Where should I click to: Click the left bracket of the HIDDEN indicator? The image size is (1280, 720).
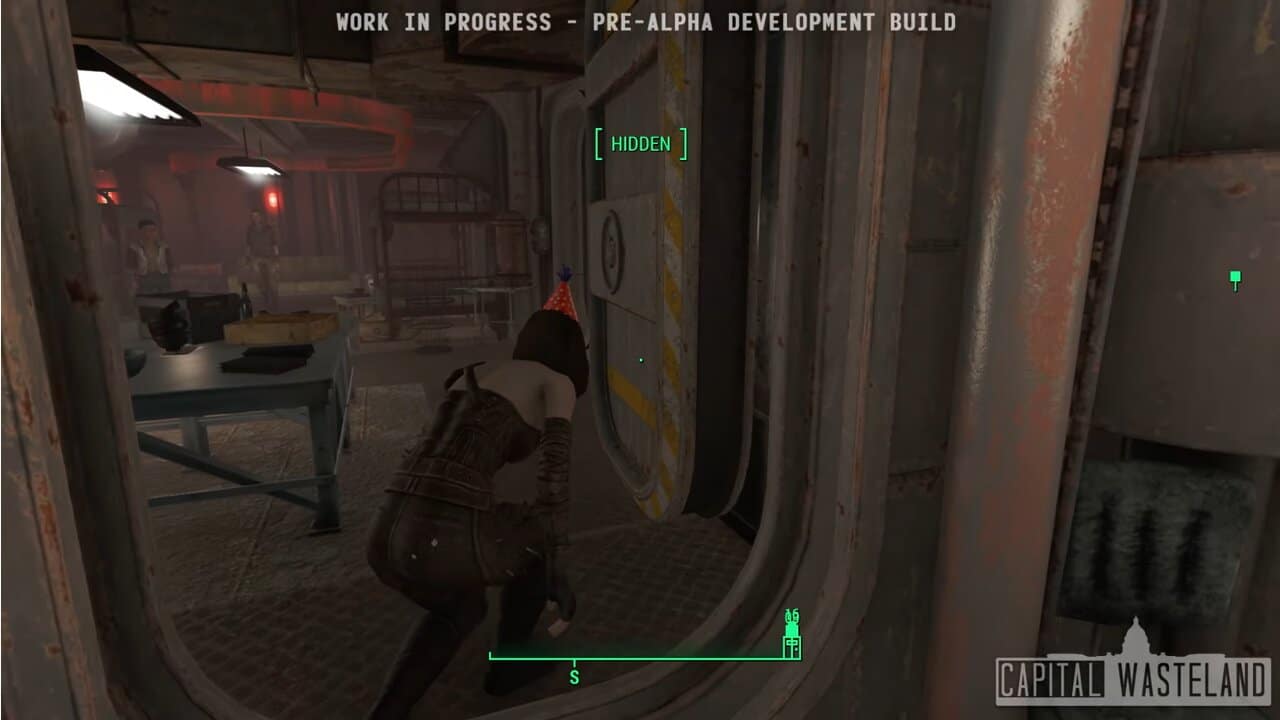click(x=597, y=144)
